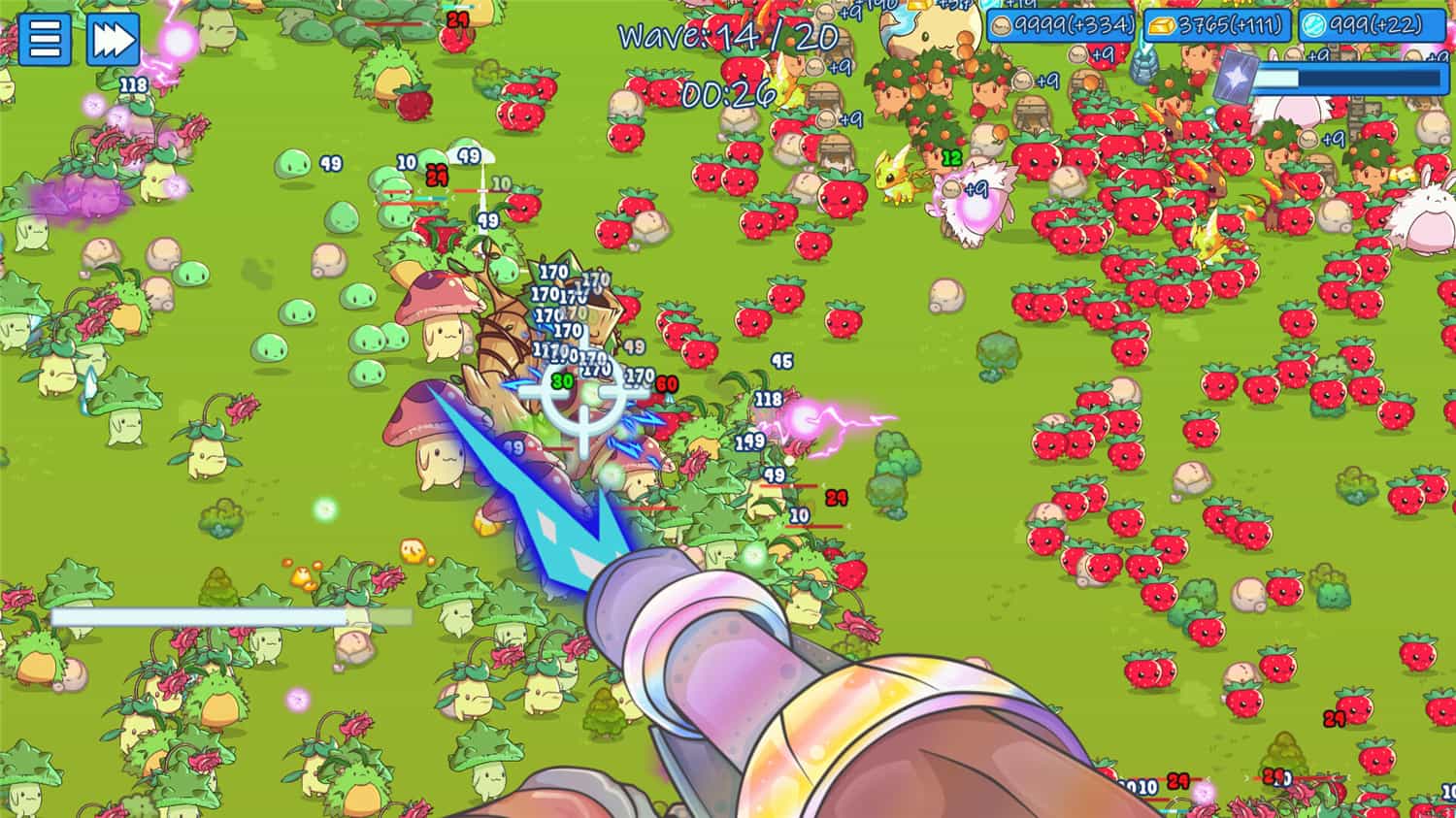This screenshot has width=1456, height=818.
Task: Click the yellow dragon creature near the top
Action: [893, 180]
